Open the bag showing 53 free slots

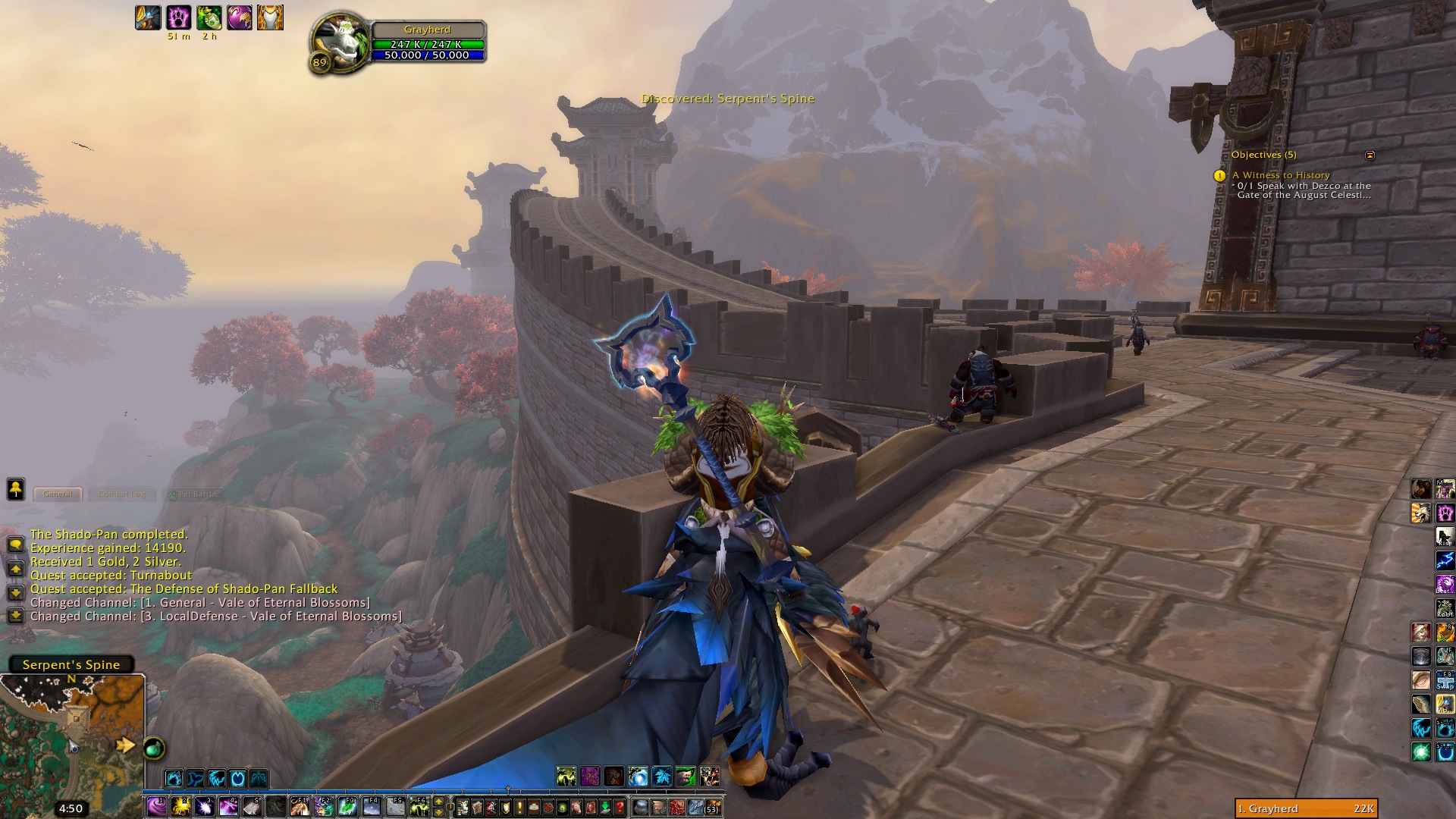[713, 806]
